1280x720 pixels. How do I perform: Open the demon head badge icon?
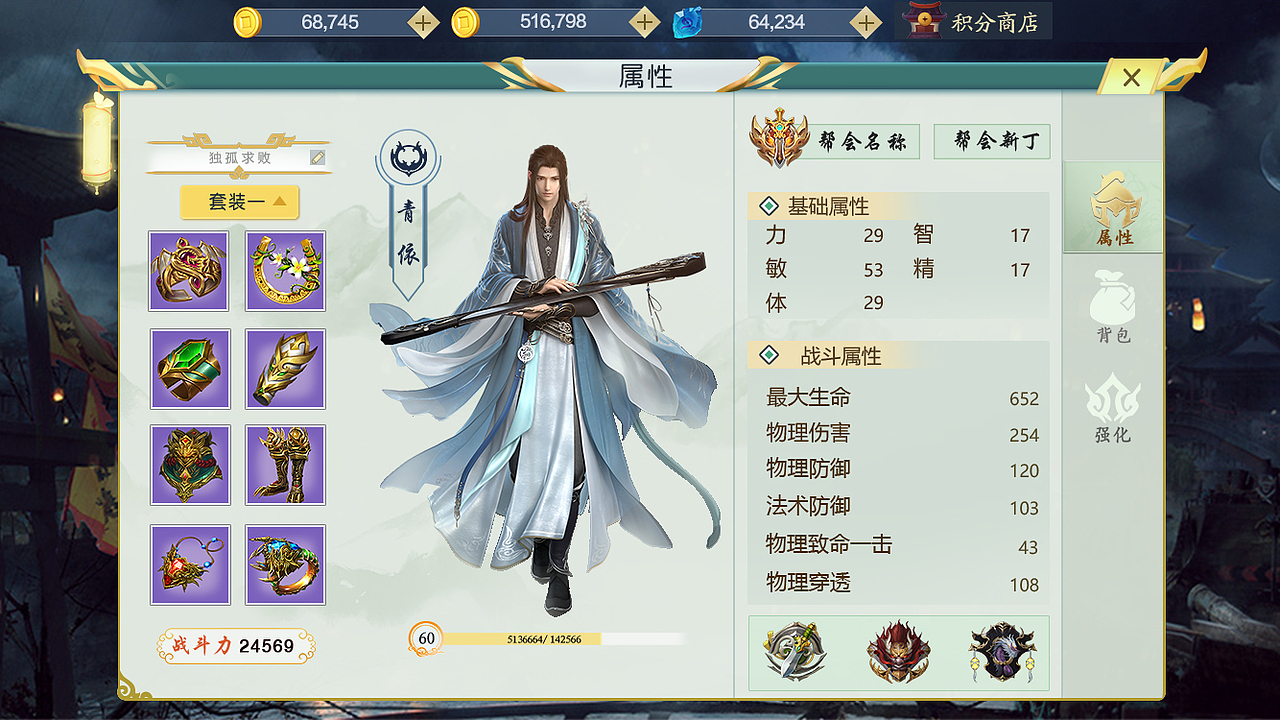tap(897, 653)
